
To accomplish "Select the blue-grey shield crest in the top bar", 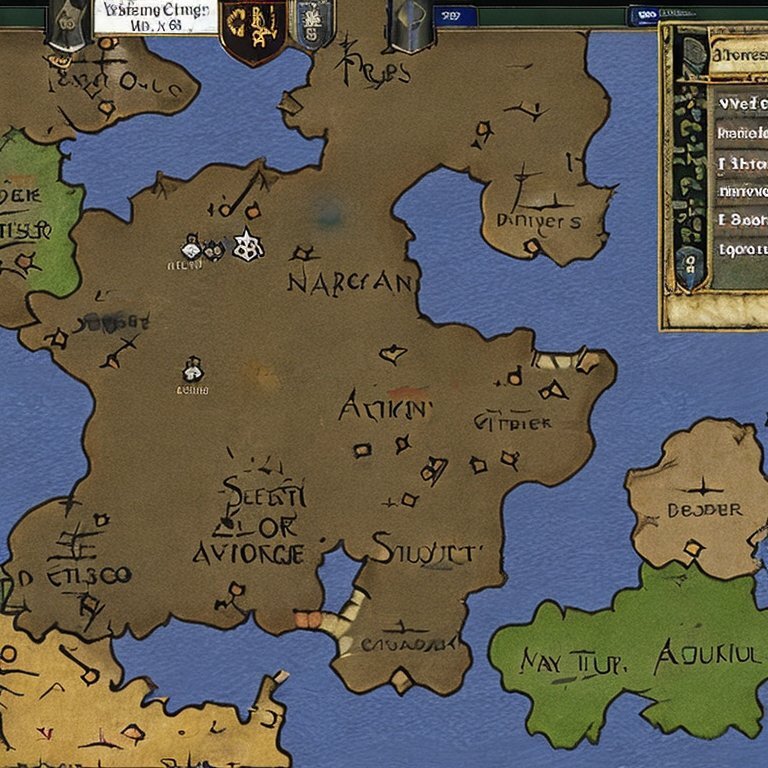I will [x=313, y=25].
